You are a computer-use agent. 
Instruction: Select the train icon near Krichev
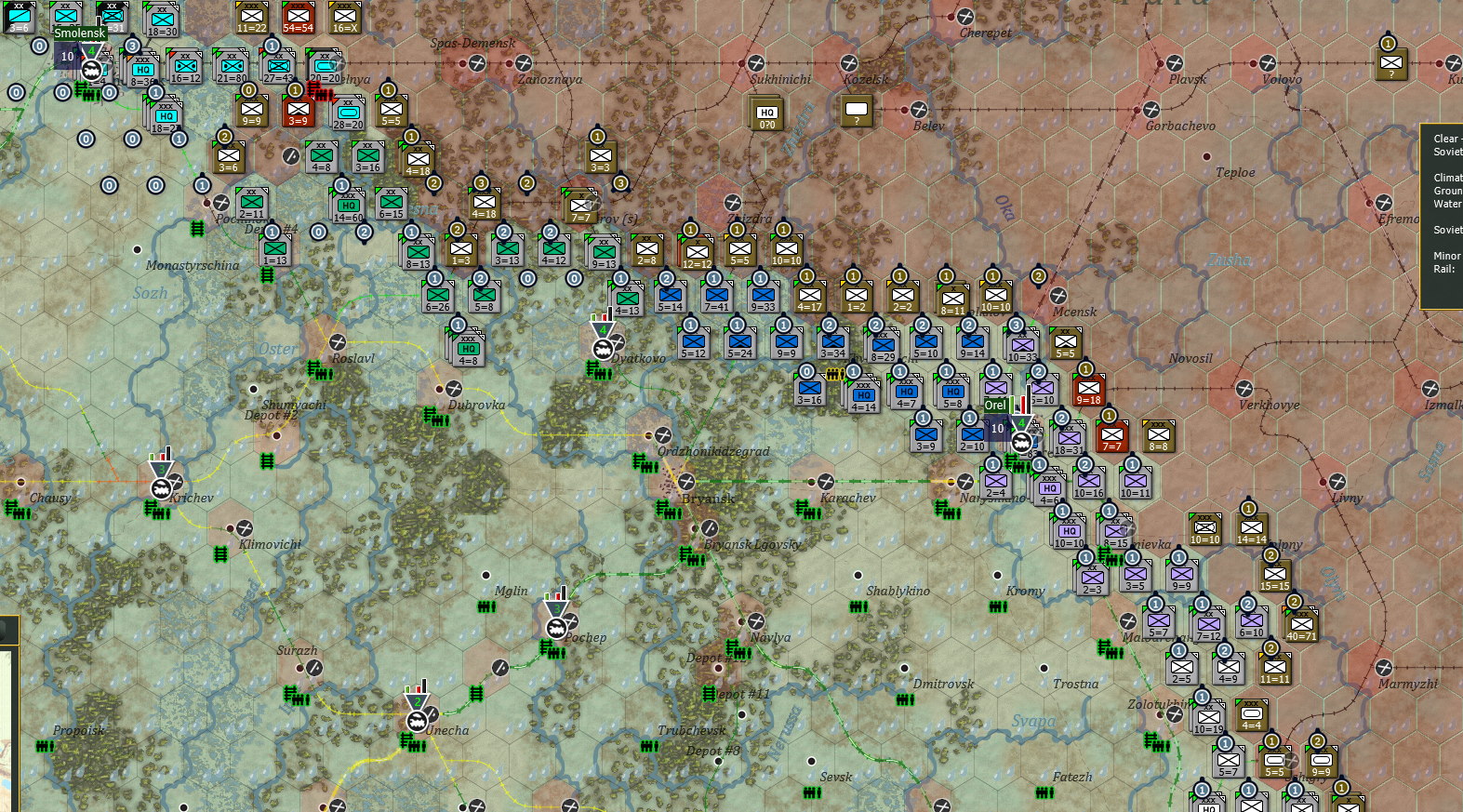click(162, 487)
